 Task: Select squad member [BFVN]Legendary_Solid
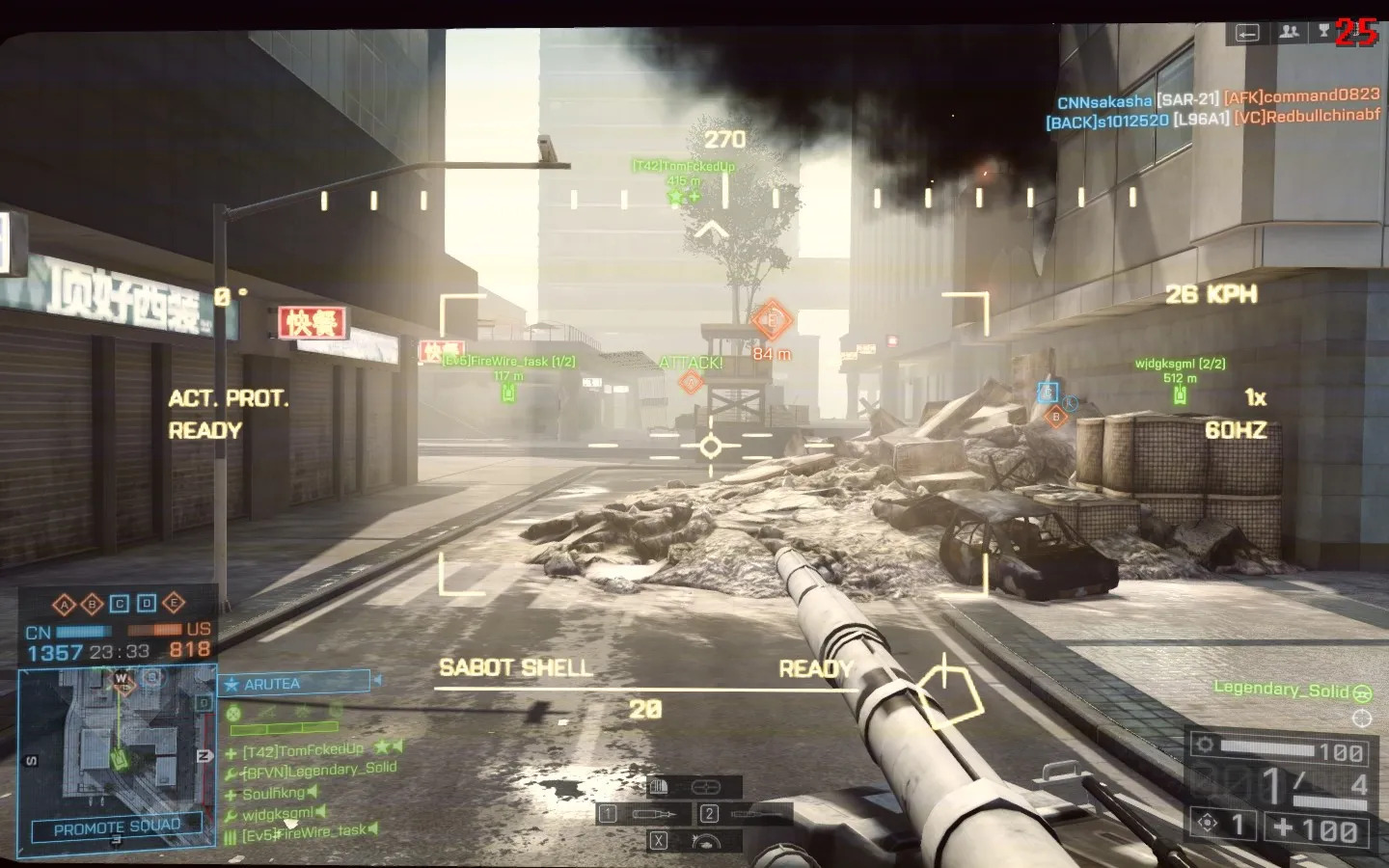point(318,771)
